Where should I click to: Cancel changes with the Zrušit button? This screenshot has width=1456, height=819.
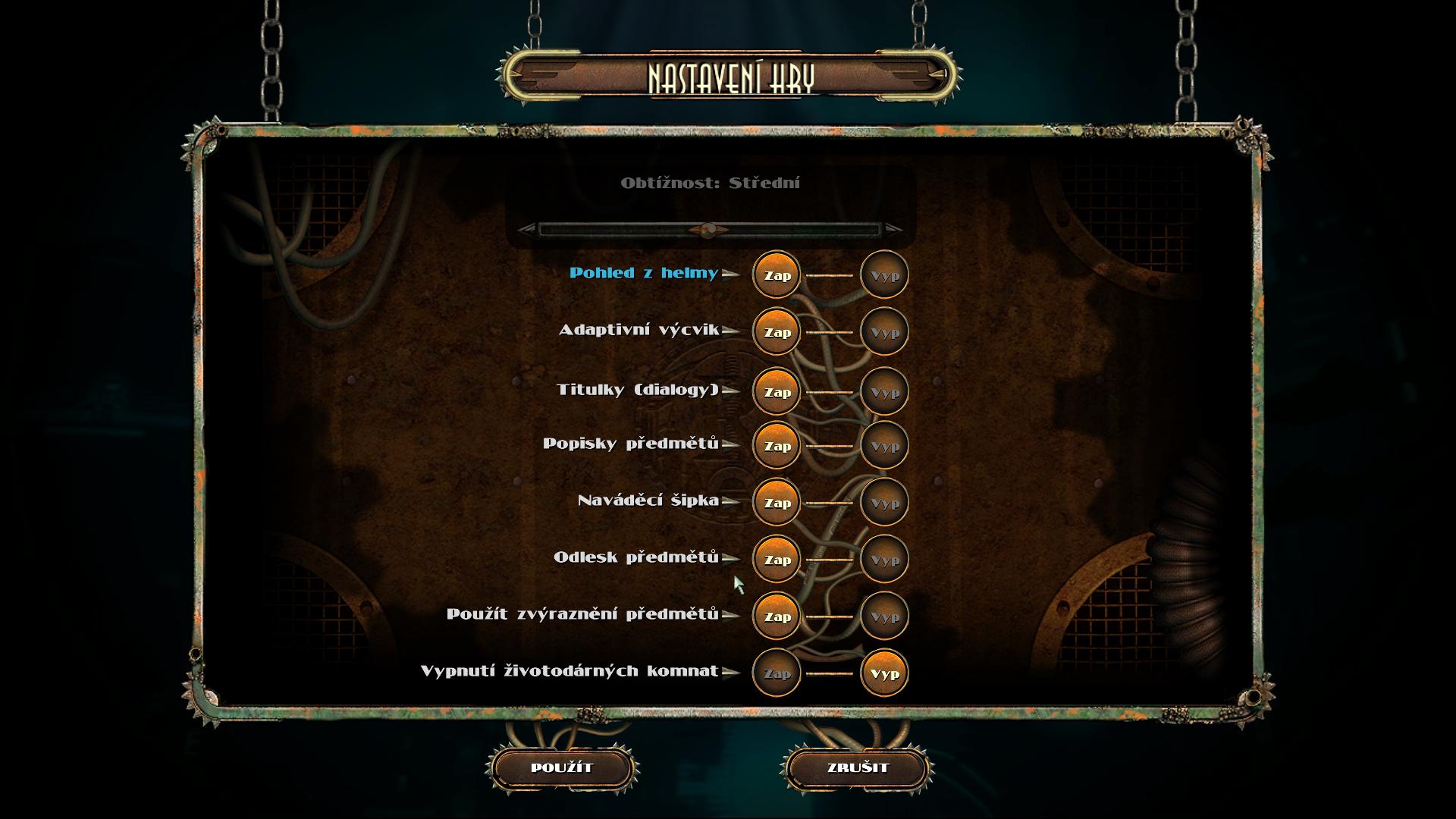coord(858,767)
